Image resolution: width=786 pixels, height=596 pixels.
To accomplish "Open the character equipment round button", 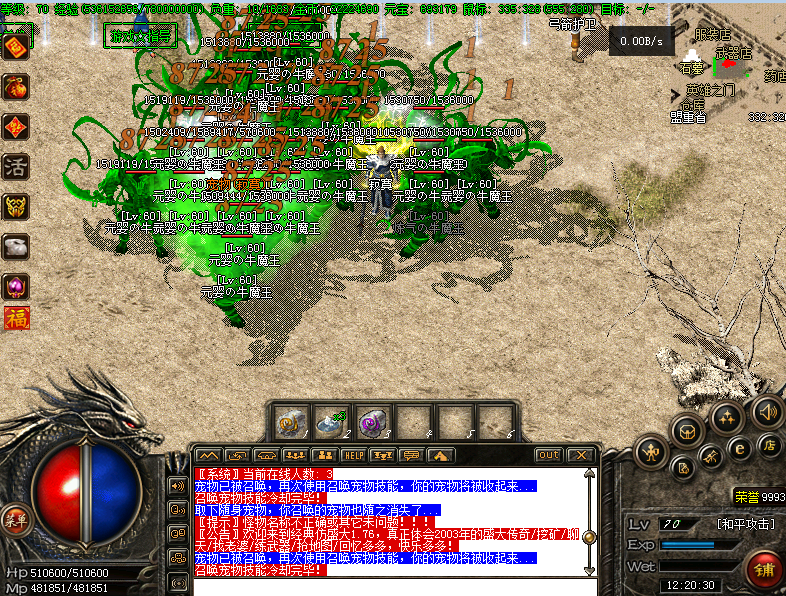I will pos(652,451).
